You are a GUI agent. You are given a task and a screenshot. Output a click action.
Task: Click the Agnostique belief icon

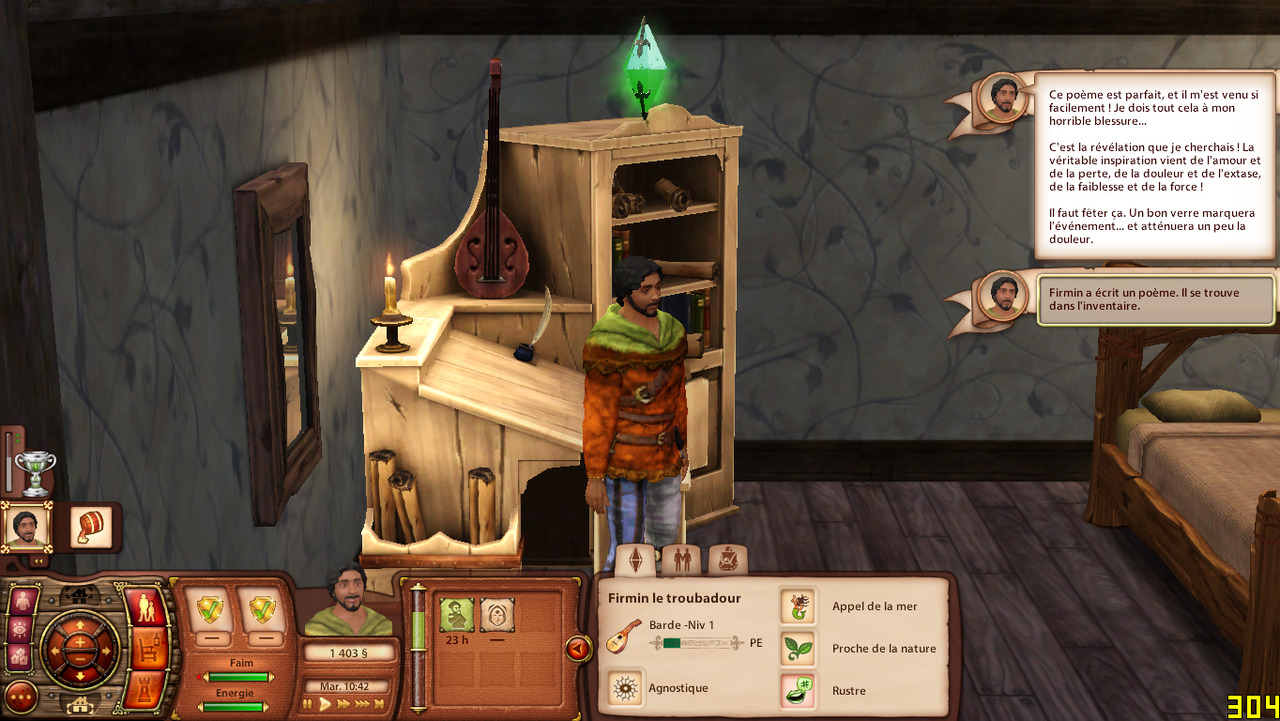pyautogui.click(x=626, y=688)
